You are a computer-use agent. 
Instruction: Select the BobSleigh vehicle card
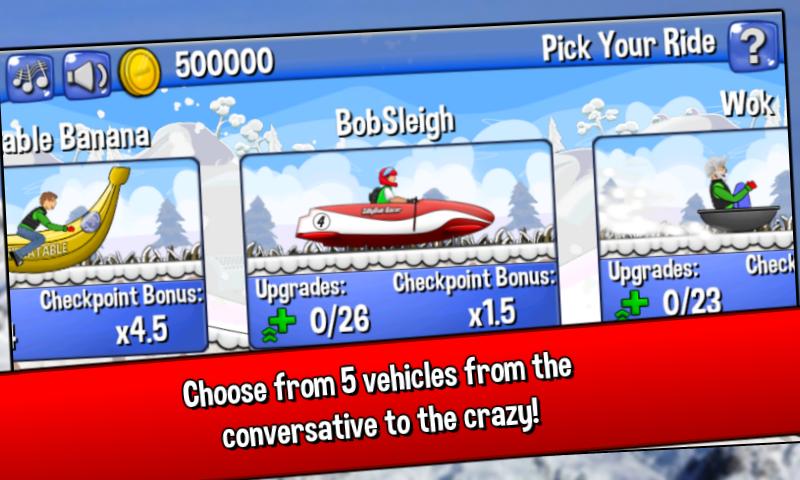click(398, 240)
